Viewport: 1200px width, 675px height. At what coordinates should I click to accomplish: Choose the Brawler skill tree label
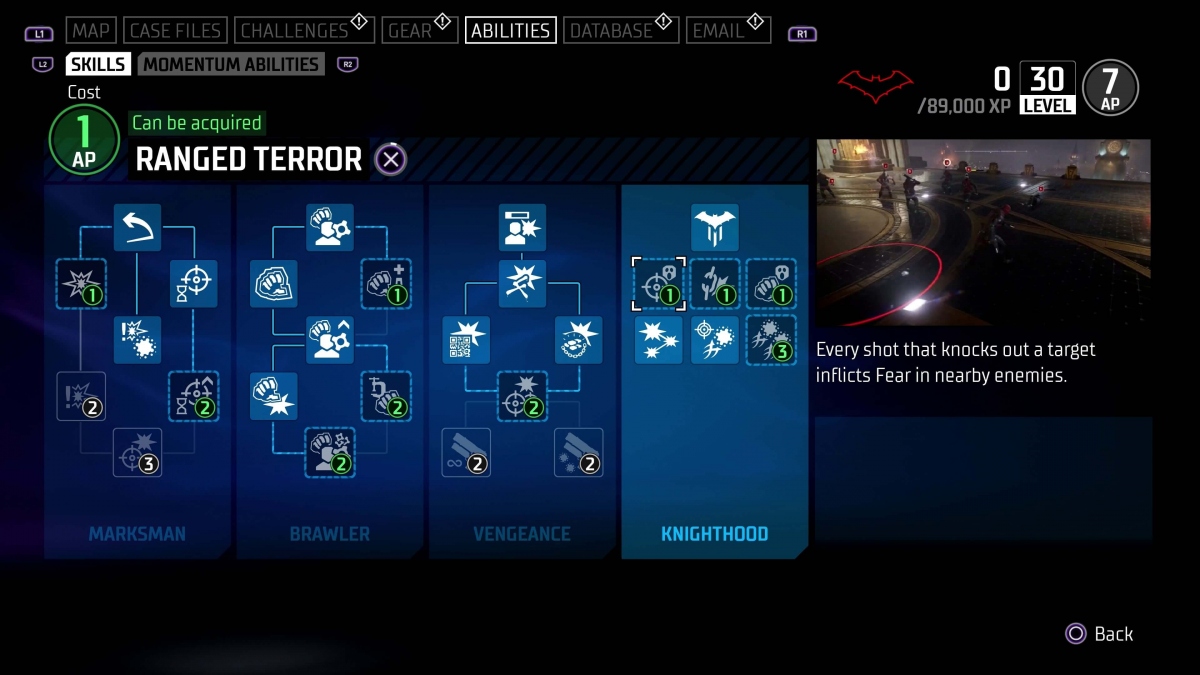[x=330, y=534]
